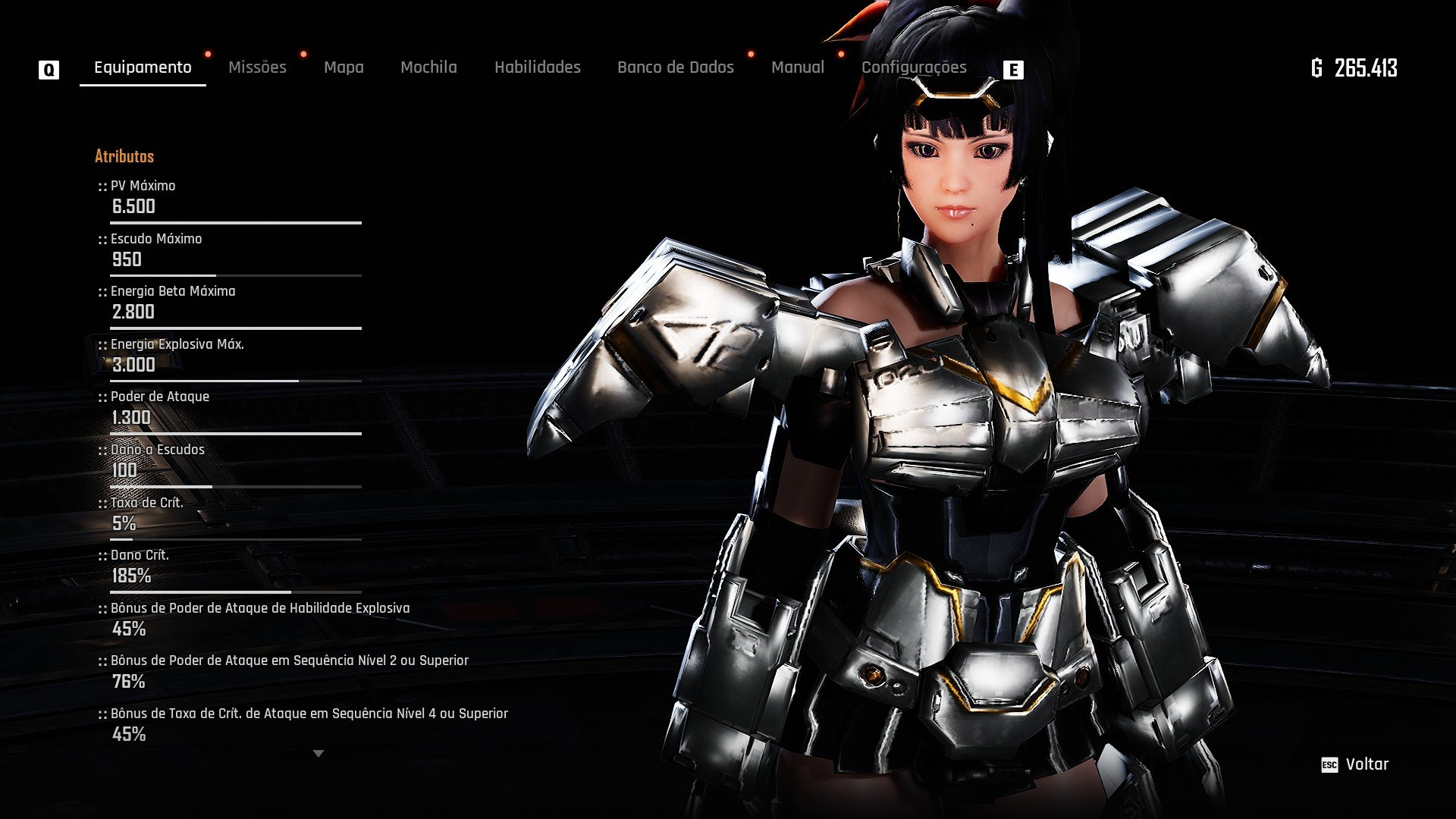Show the Habilidades tab
This screenshot has height=819, width=1456.
click(537, 67)
